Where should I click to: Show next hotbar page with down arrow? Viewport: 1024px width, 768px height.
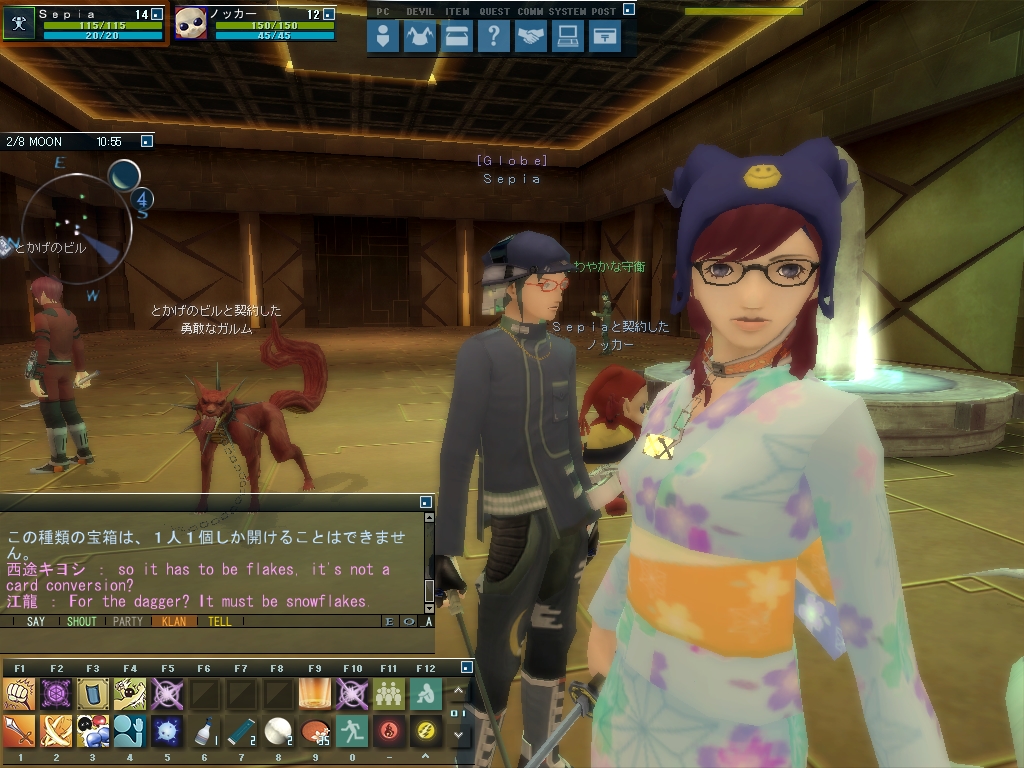[x=458, y=734]
